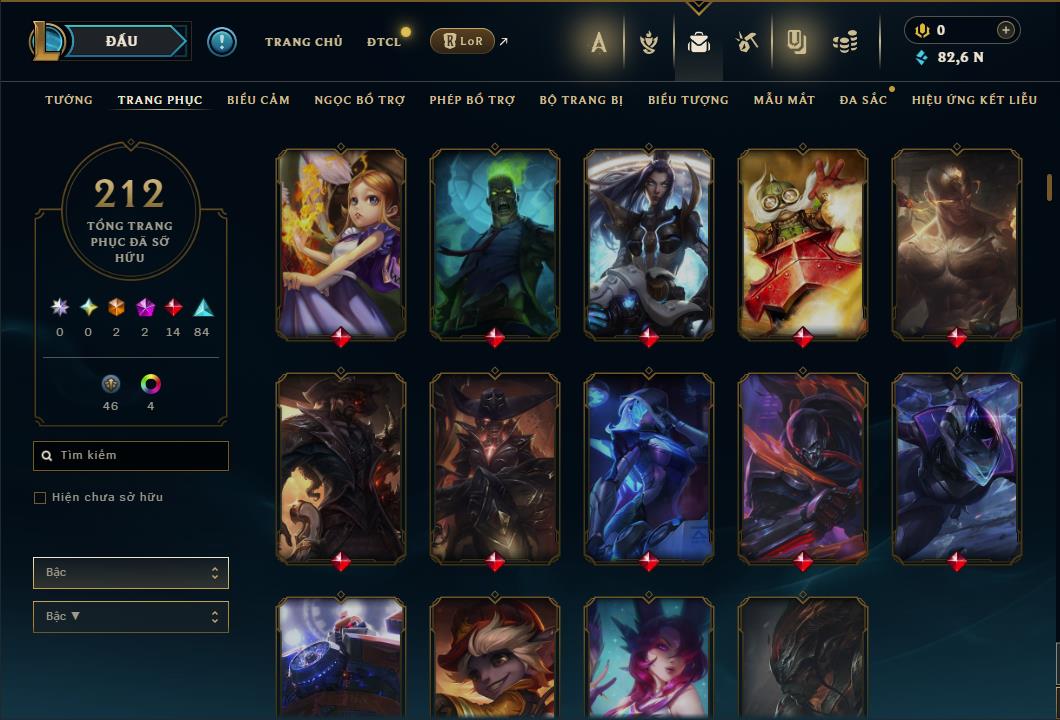Image resolution: width=1060 pixels, height=720 pixels.
Task: Switch to the MẪU MẮT tab
Action: (x=784, y=100)
